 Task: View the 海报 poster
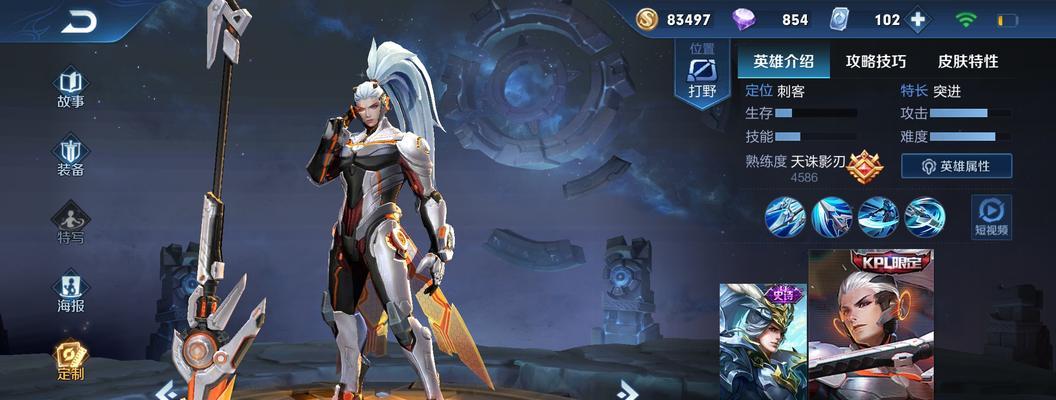point(70,291)
